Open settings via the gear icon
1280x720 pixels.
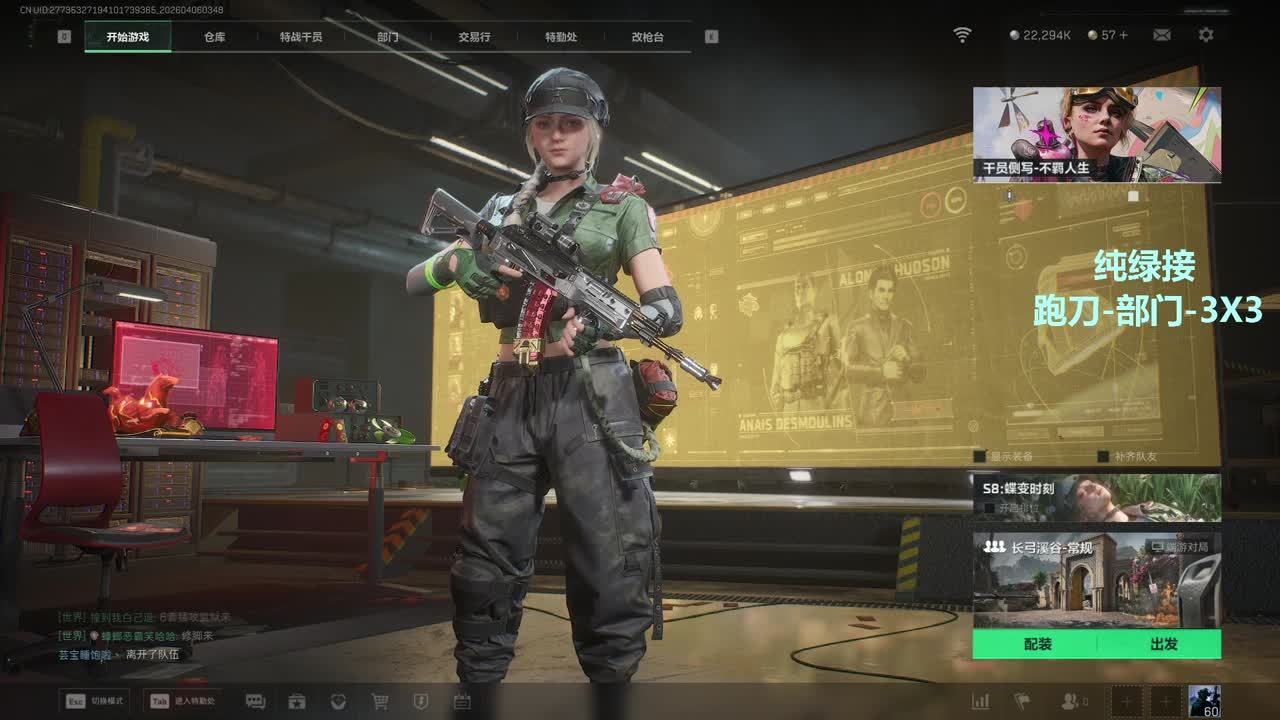point(1206,35)
